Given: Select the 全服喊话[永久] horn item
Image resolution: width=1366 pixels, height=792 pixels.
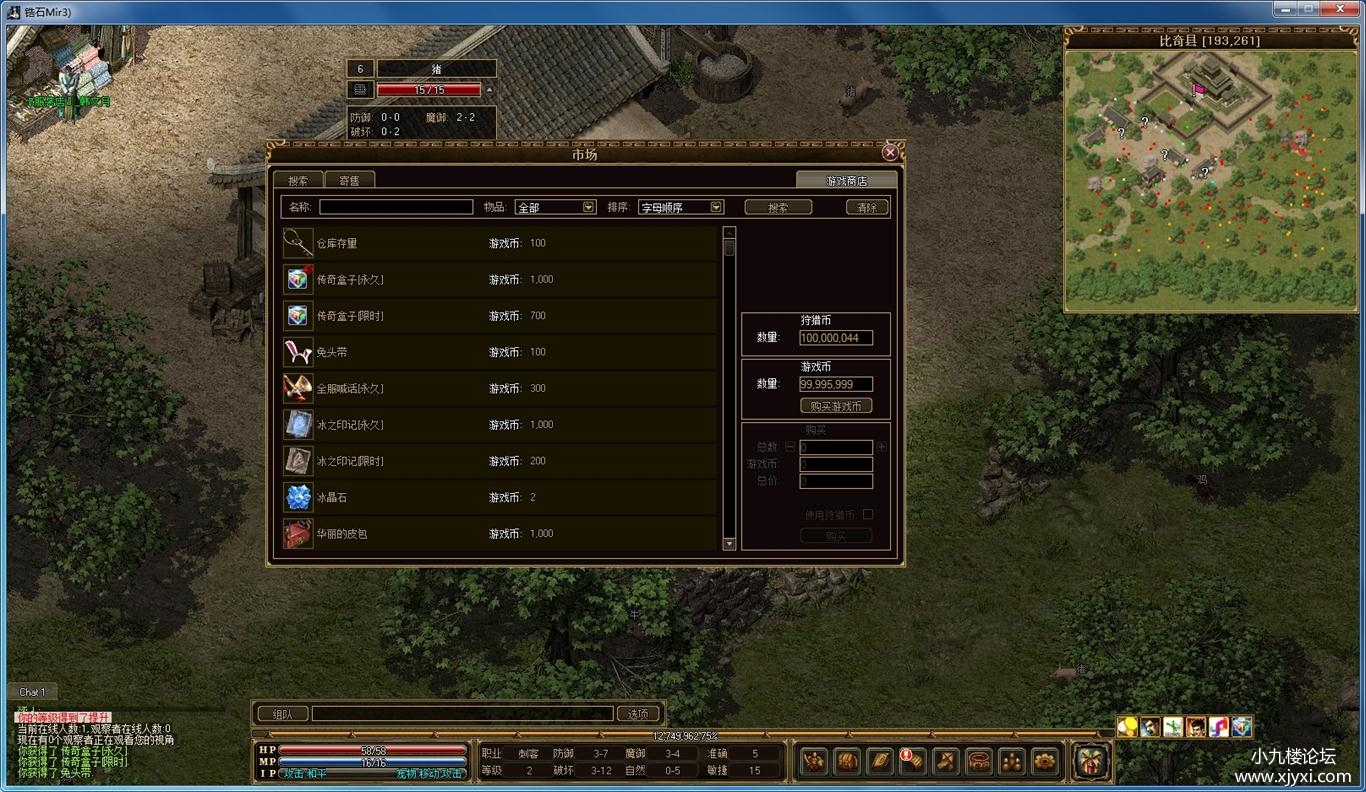Looking at the screenshot, I should point(500,388).
